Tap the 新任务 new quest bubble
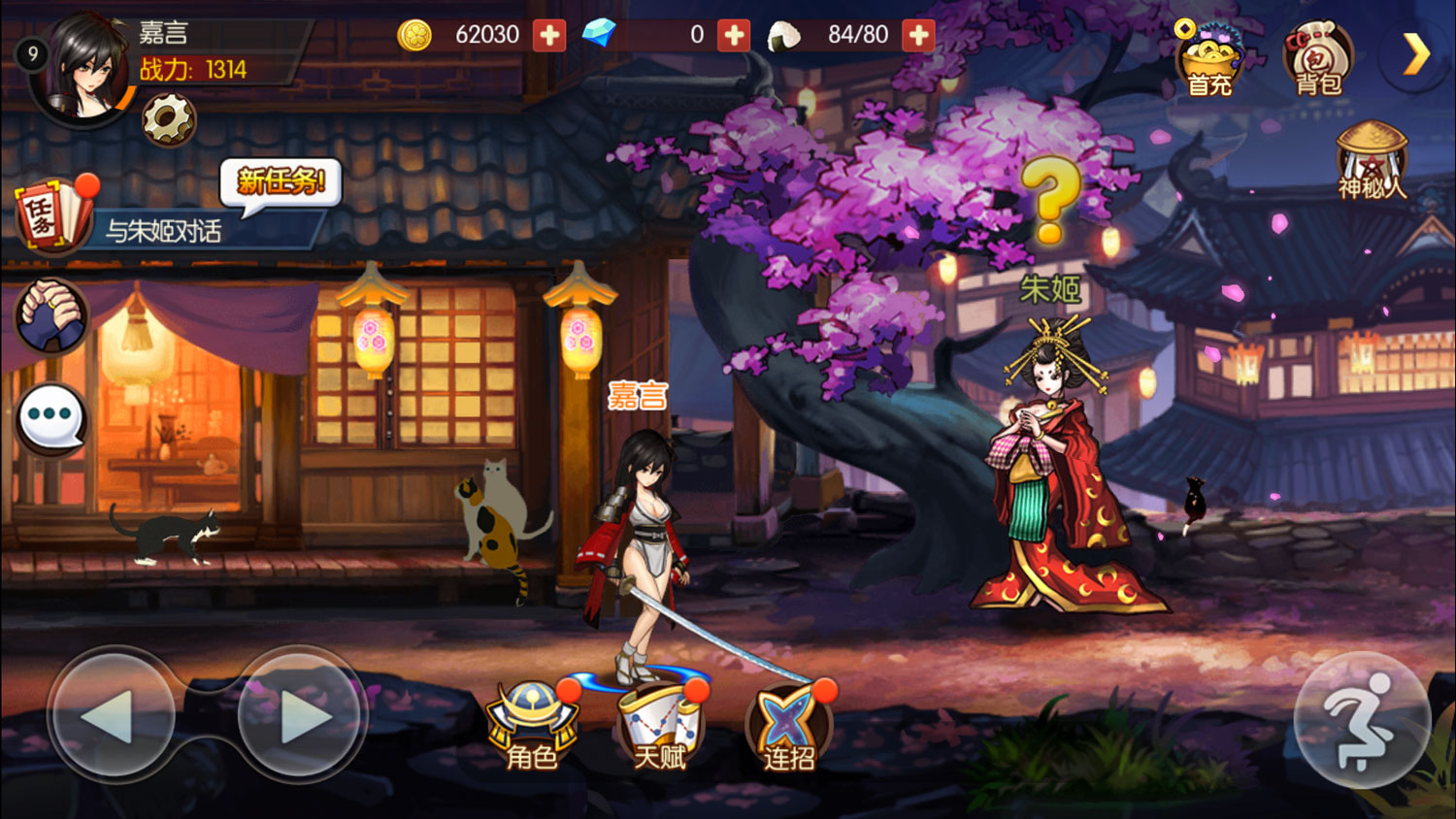1456x819 pixels. tap(281, 182)
